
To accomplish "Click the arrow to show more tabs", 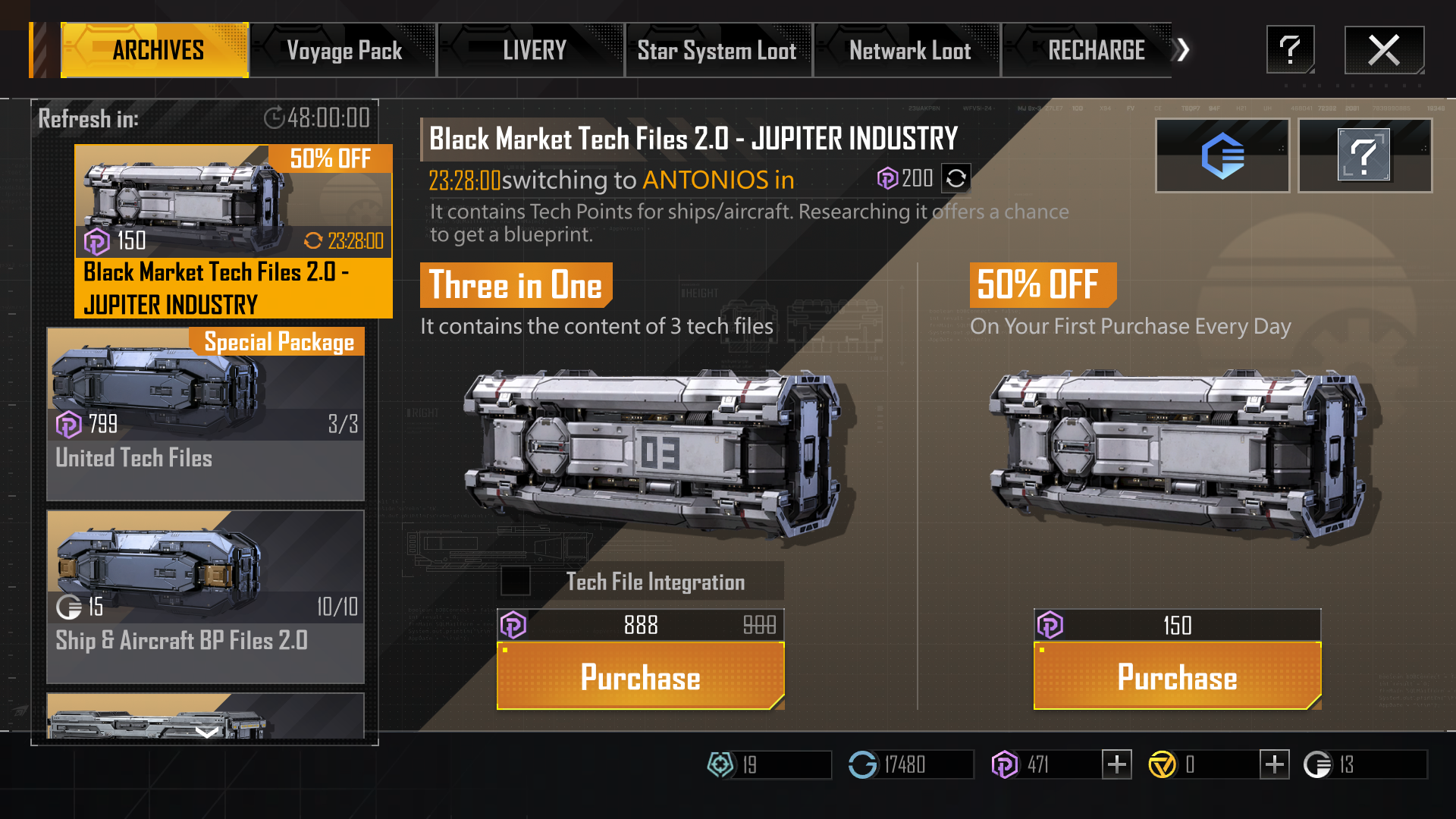I will (1182, 51).
